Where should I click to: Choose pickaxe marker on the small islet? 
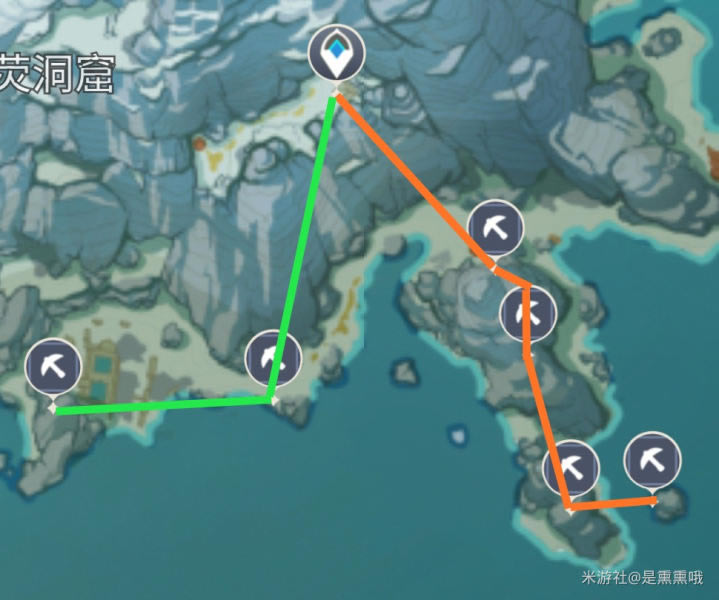(652, 460)
